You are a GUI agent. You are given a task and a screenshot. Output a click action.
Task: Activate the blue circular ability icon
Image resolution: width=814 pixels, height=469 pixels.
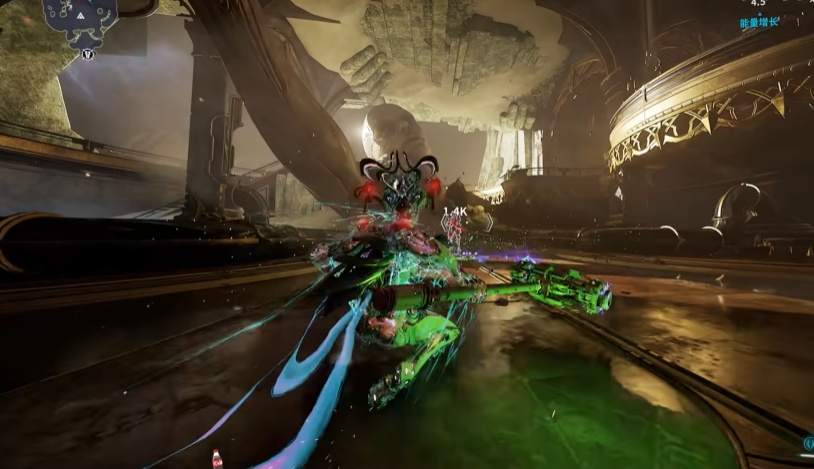click(808, 443)
